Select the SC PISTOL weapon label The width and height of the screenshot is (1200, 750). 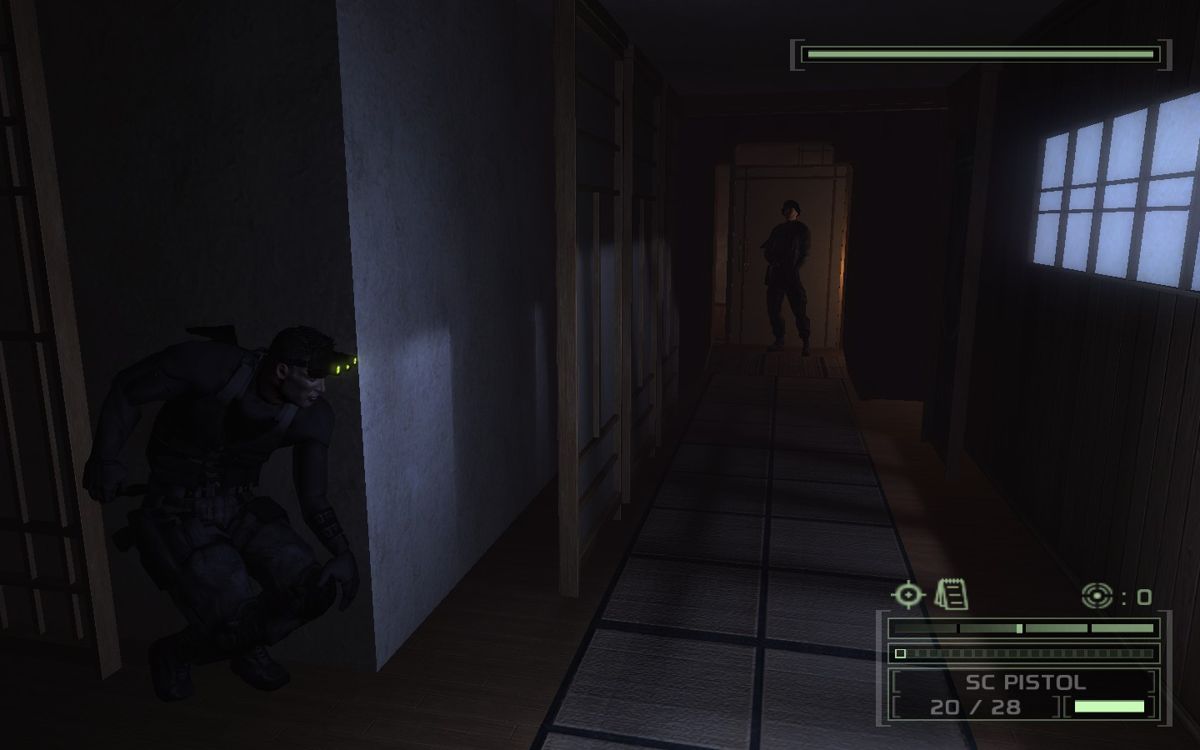[x=1025, y=685]
